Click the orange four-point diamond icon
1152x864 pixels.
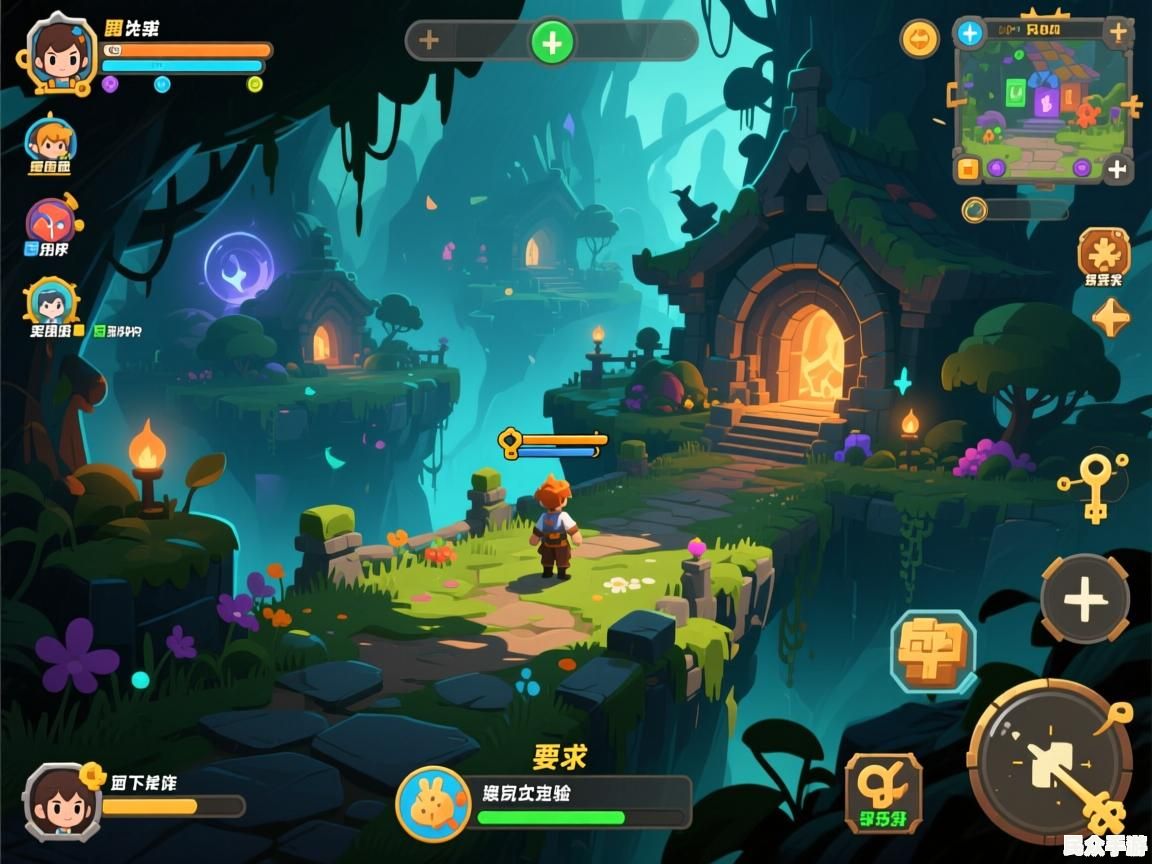point(1110,318)
